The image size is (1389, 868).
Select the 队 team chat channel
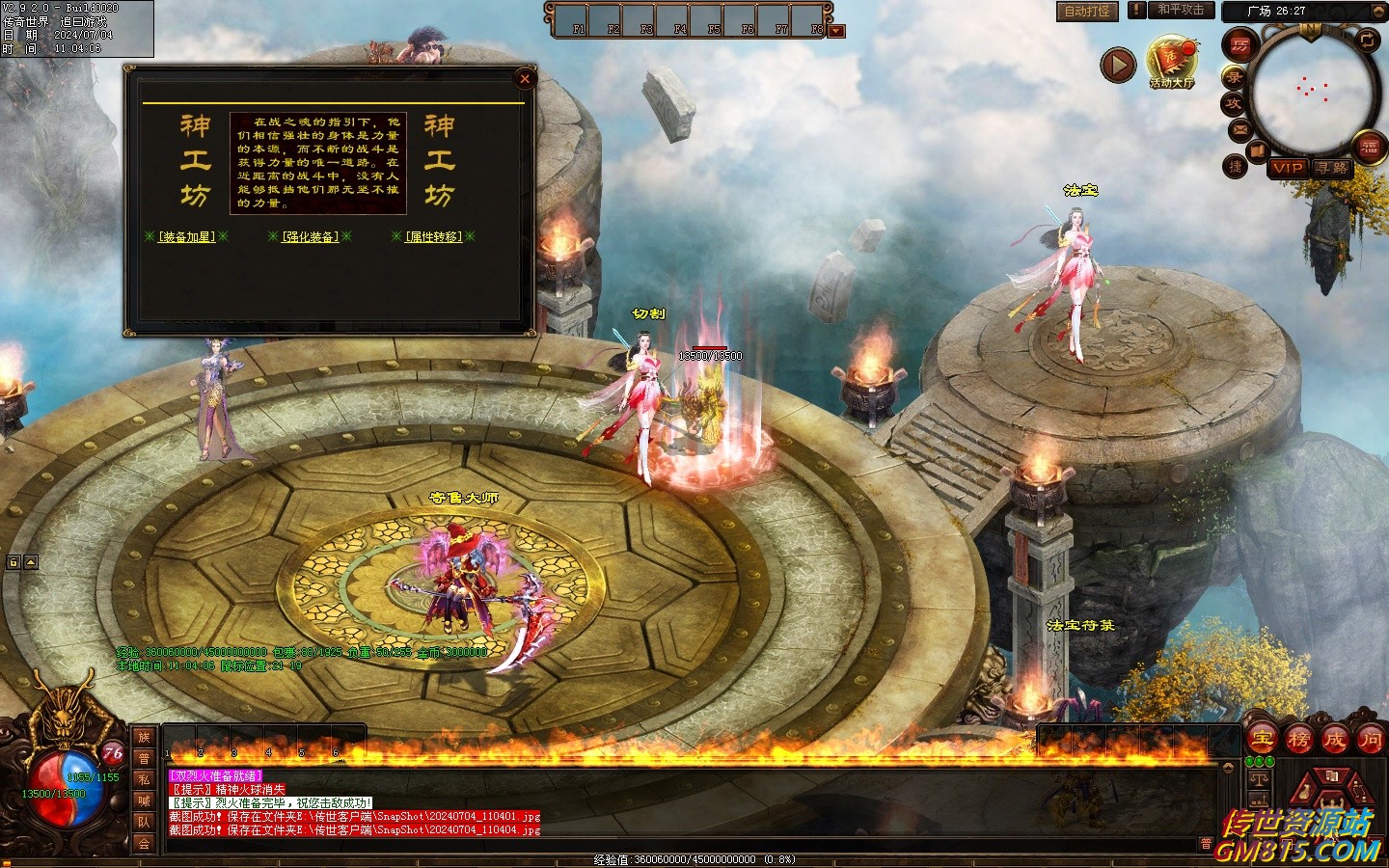click(144, 822)
